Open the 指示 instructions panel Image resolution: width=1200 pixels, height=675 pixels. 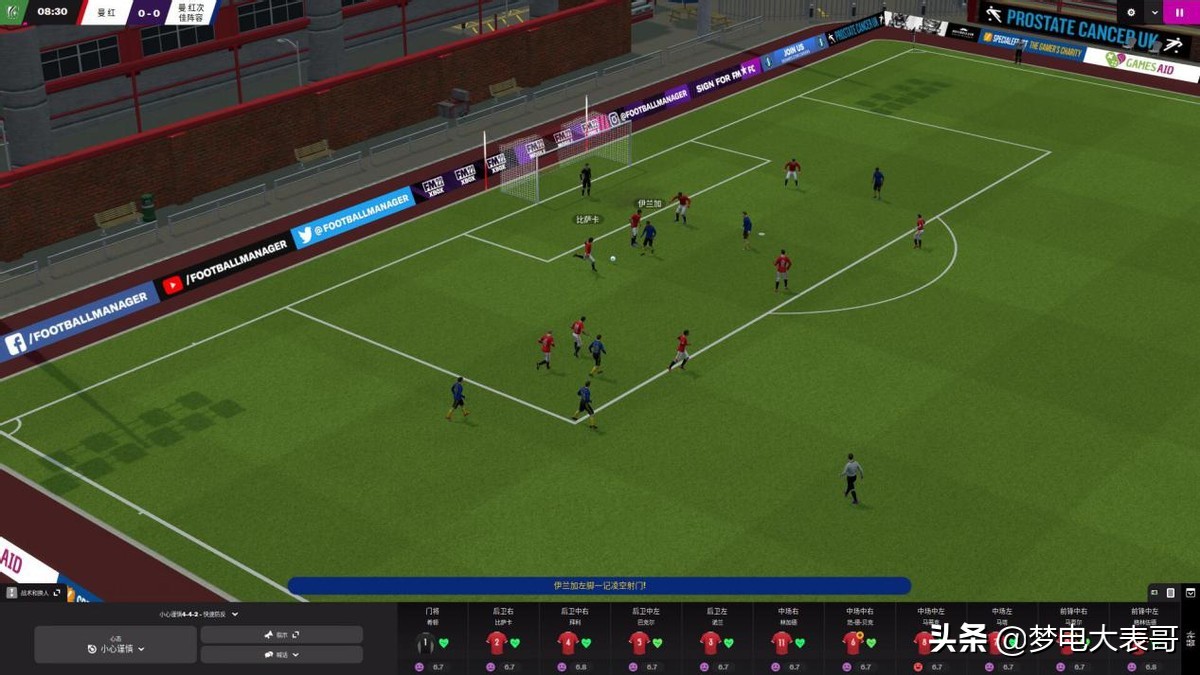point(281,635)
